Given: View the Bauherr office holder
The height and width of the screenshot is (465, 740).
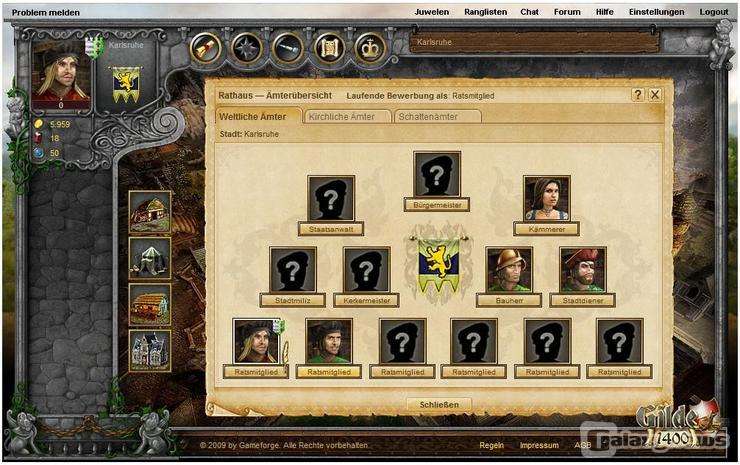Looking at the screenshot, I should click(x=509, y=270).
